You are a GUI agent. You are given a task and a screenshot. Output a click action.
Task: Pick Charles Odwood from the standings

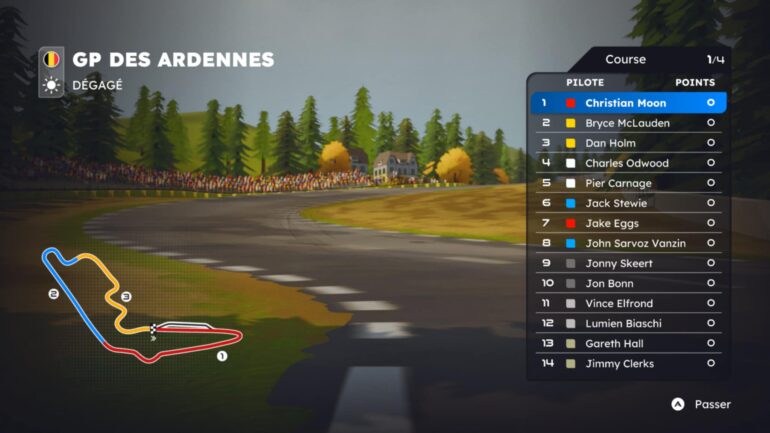[x=628, y=163]
